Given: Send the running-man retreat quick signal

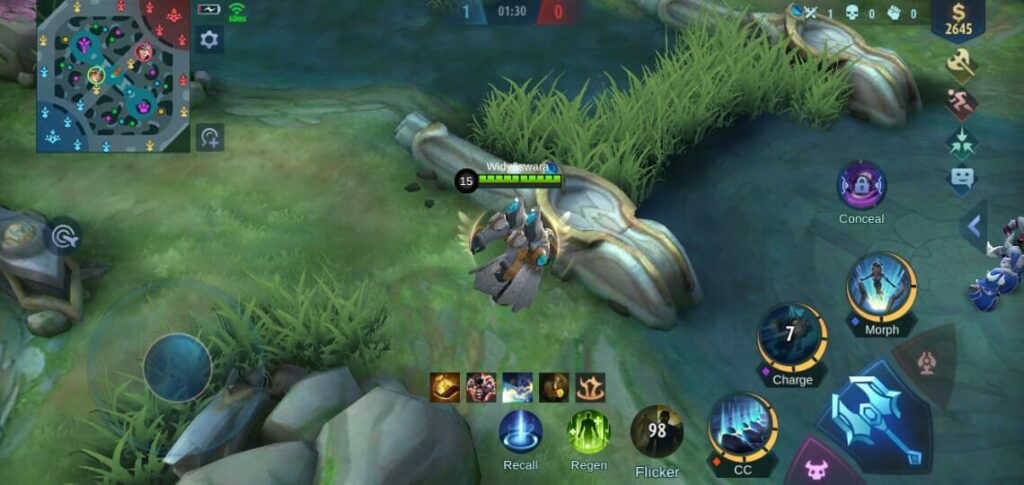Looking at the screenshot, I should (961, 104).
